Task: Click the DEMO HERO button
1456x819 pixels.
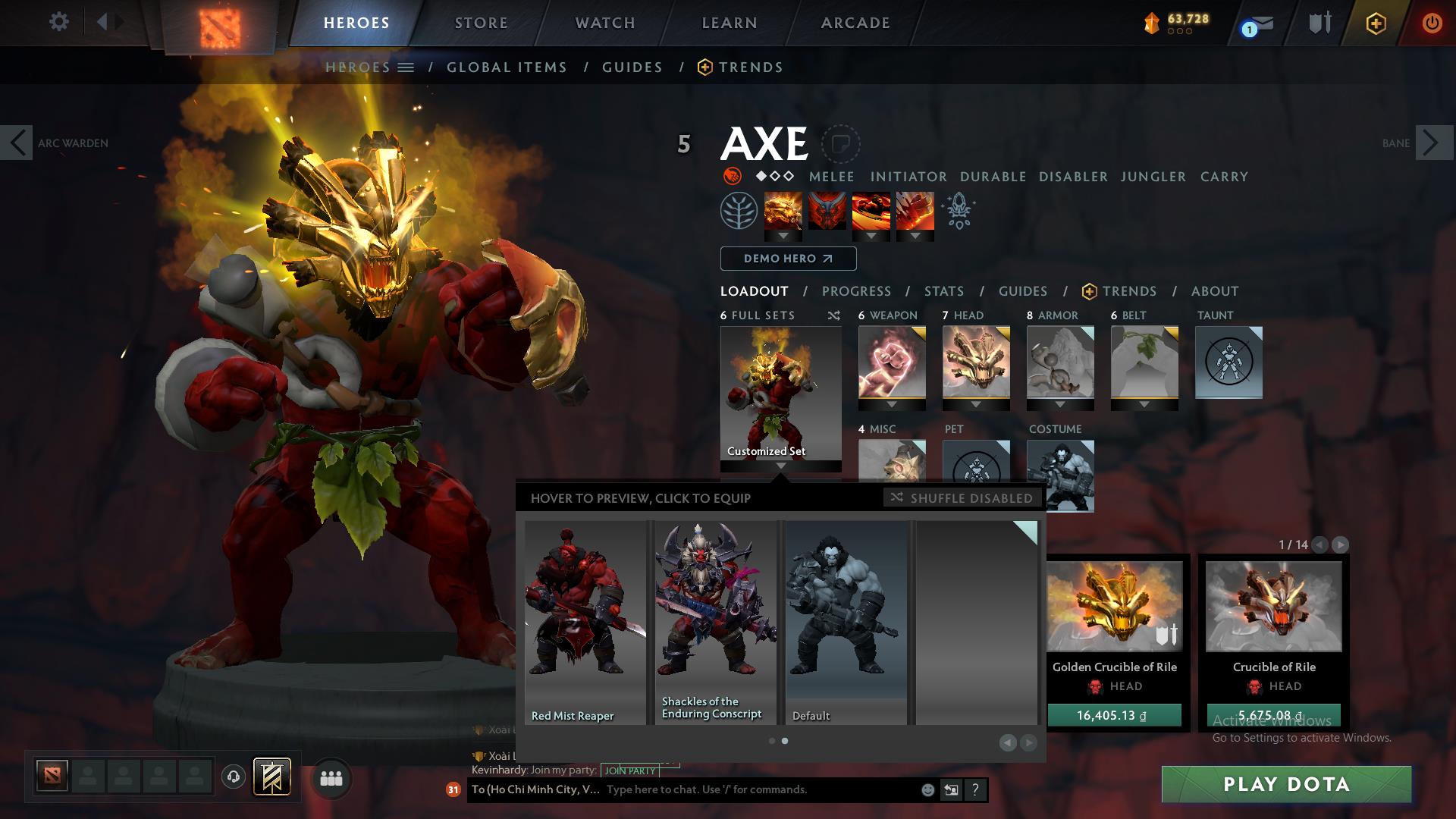Action: click(787, 259)
